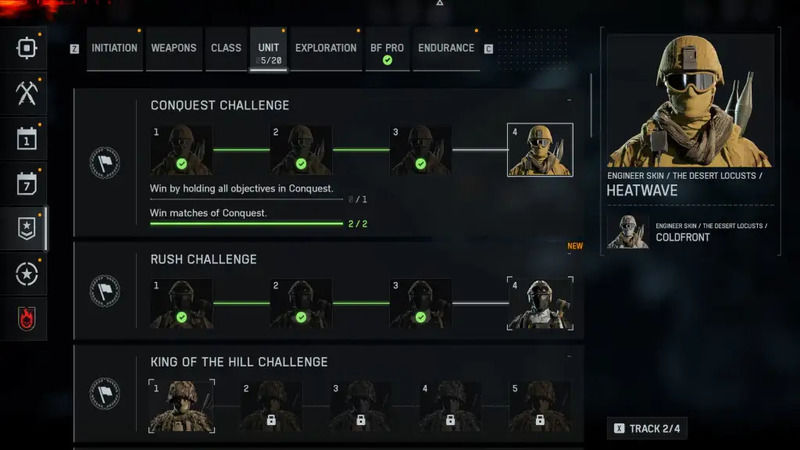This screenshot has height=450, width=800.
Task: Open the daily calendar icon numbered 1
Action: [x=26, y=139]
